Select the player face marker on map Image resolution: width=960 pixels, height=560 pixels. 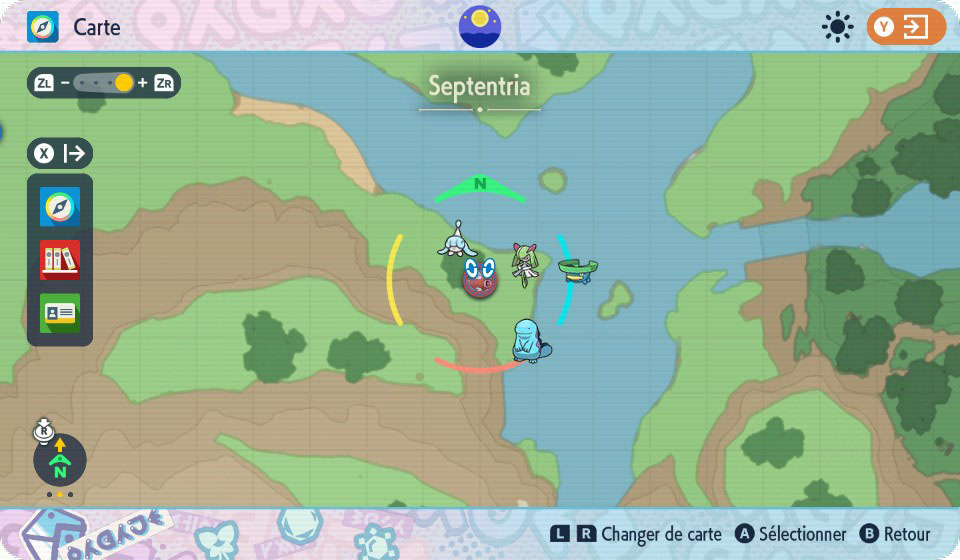tap(480, 276)
